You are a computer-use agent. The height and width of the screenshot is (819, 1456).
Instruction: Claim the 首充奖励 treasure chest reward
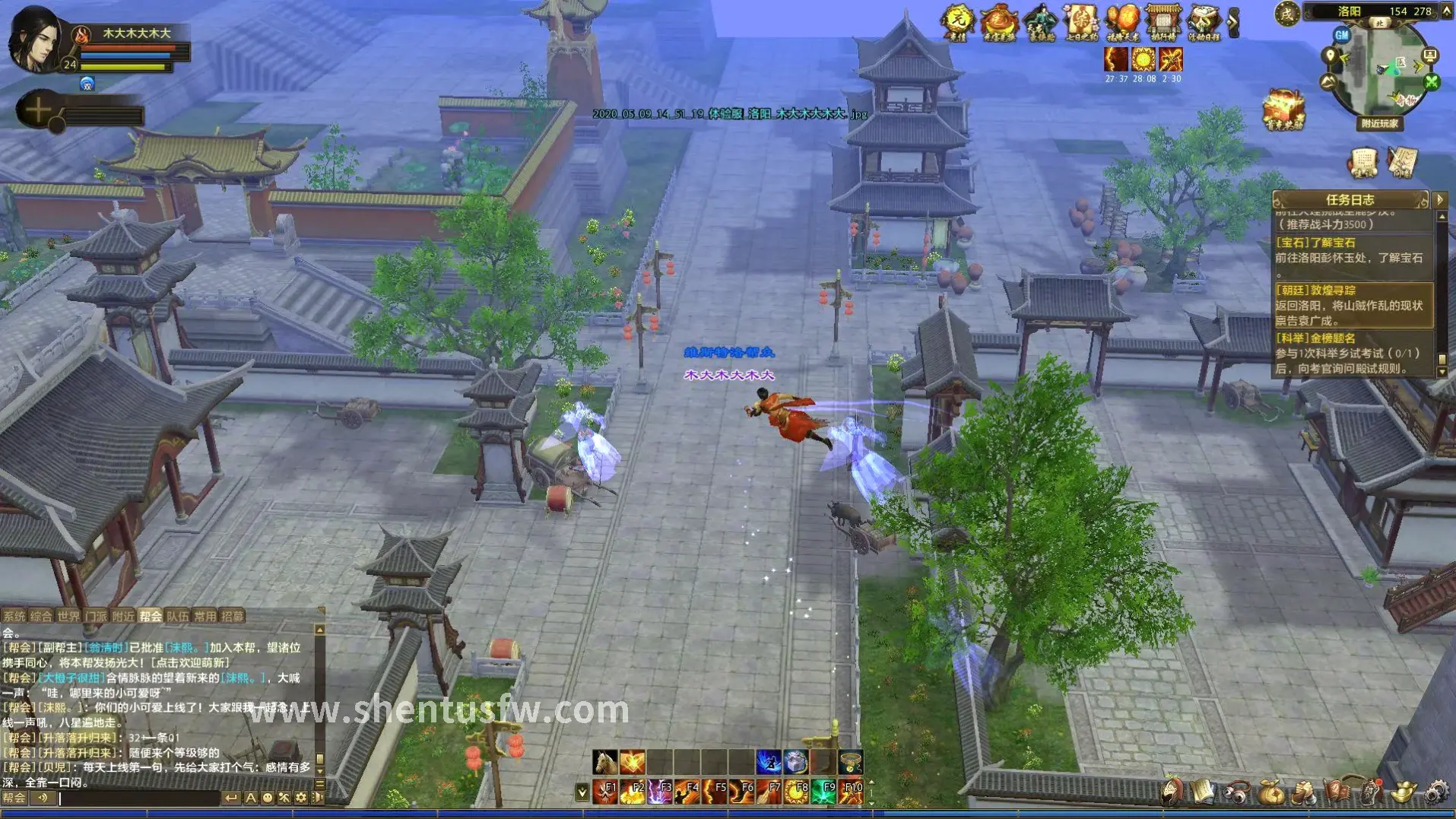1283,110
